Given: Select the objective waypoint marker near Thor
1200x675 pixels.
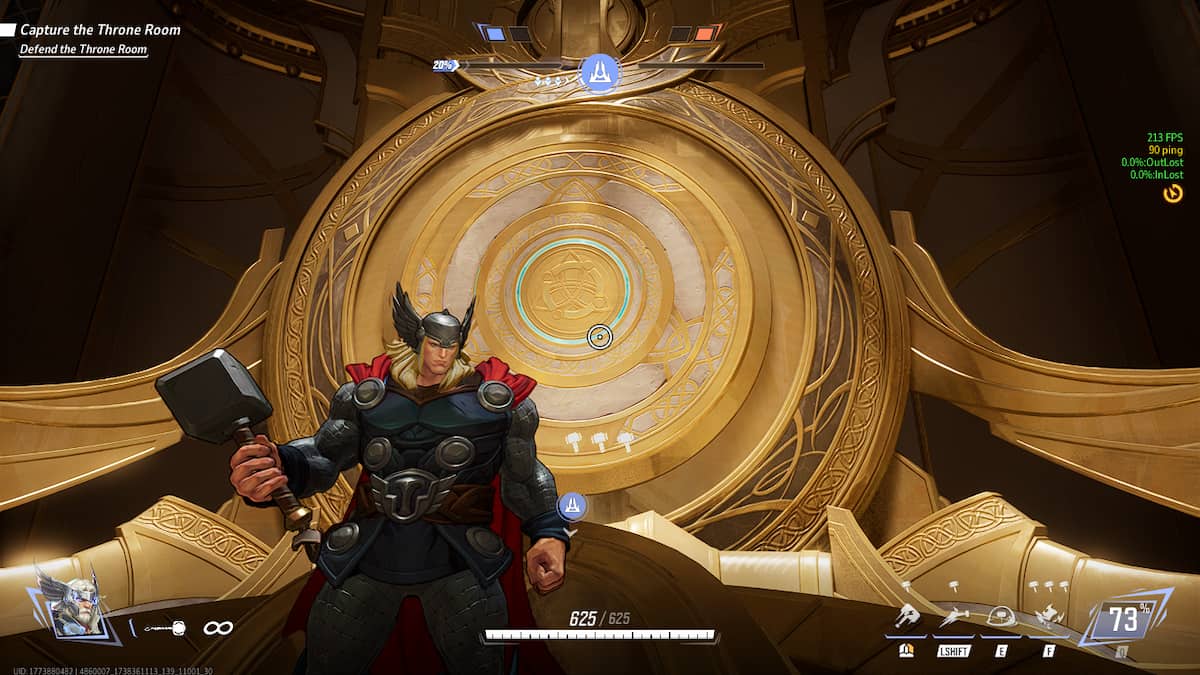Looking at the screenshot, I should [572, 506].
